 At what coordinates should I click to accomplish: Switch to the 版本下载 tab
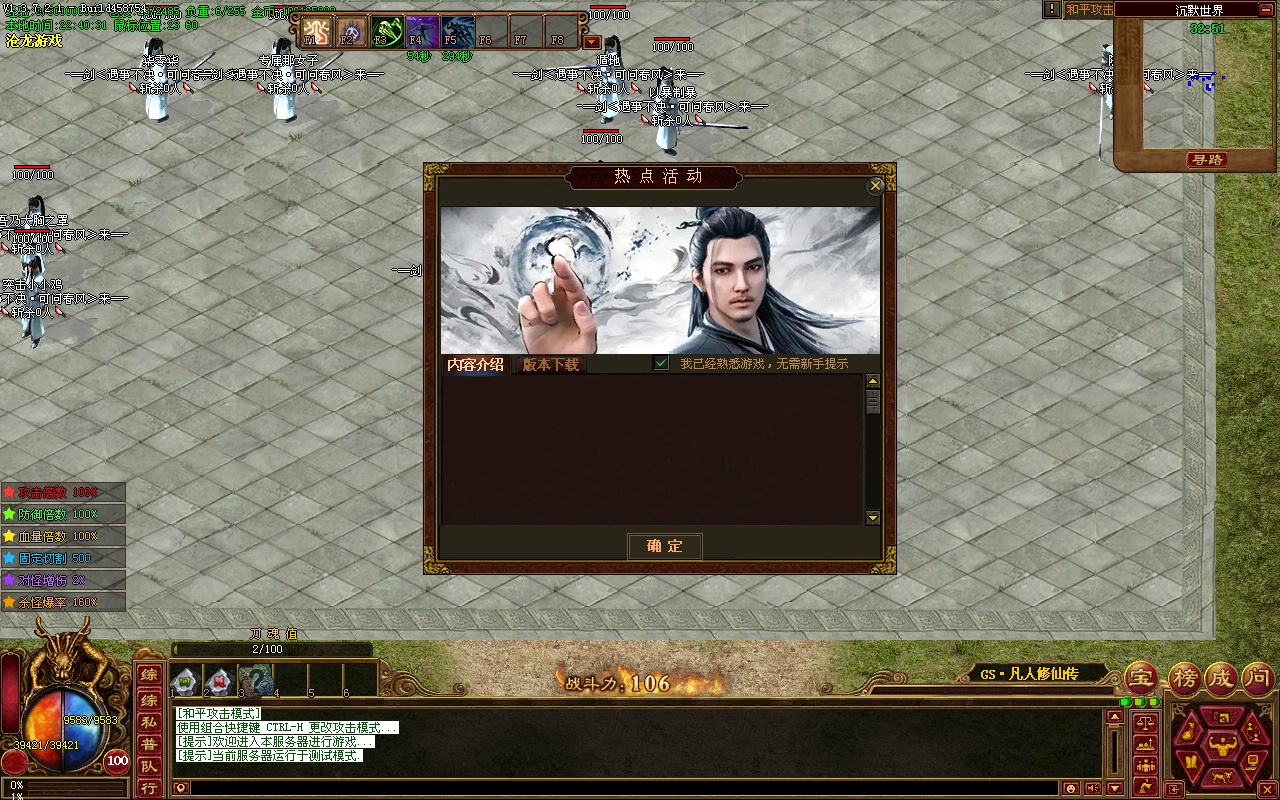click(x=551, y=365)
